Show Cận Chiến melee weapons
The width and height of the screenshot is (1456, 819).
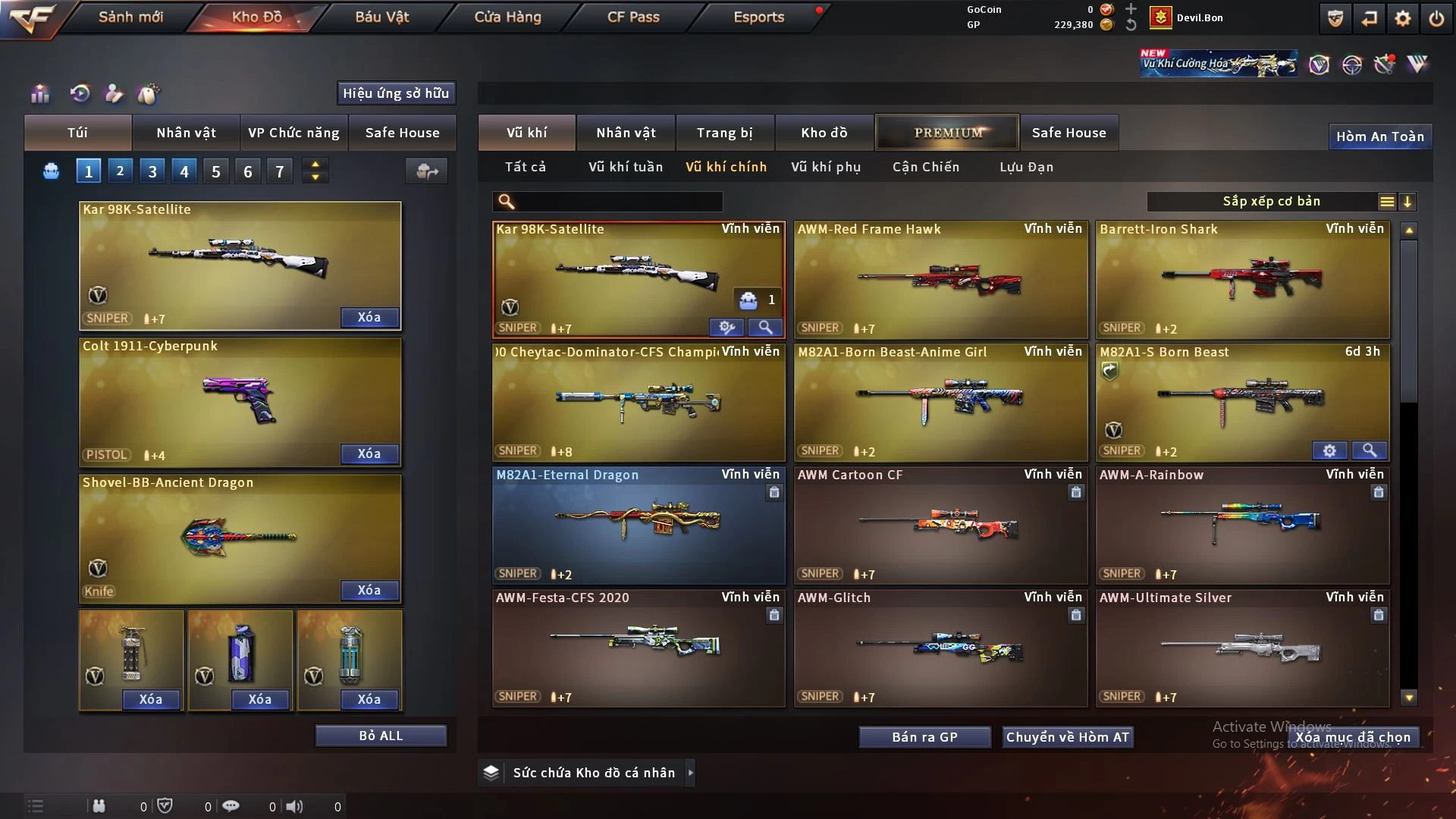(x=926, y=167)
